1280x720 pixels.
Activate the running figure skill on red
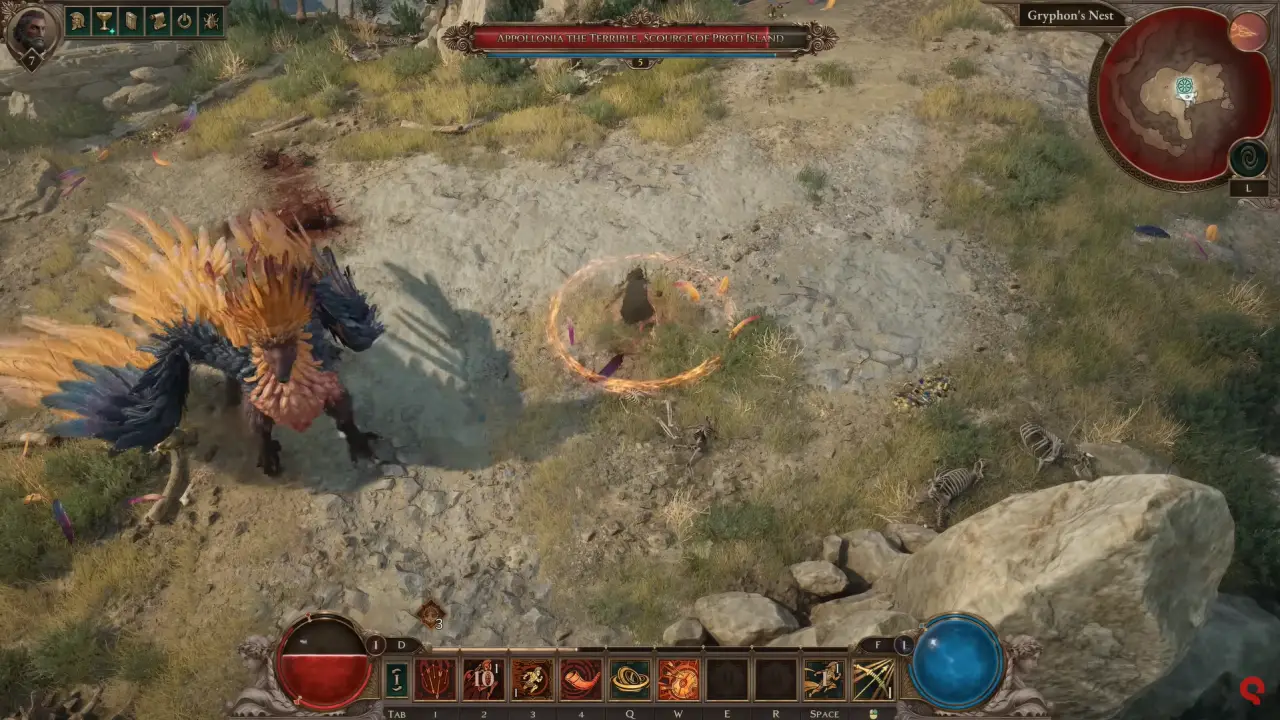pos(532,680)
